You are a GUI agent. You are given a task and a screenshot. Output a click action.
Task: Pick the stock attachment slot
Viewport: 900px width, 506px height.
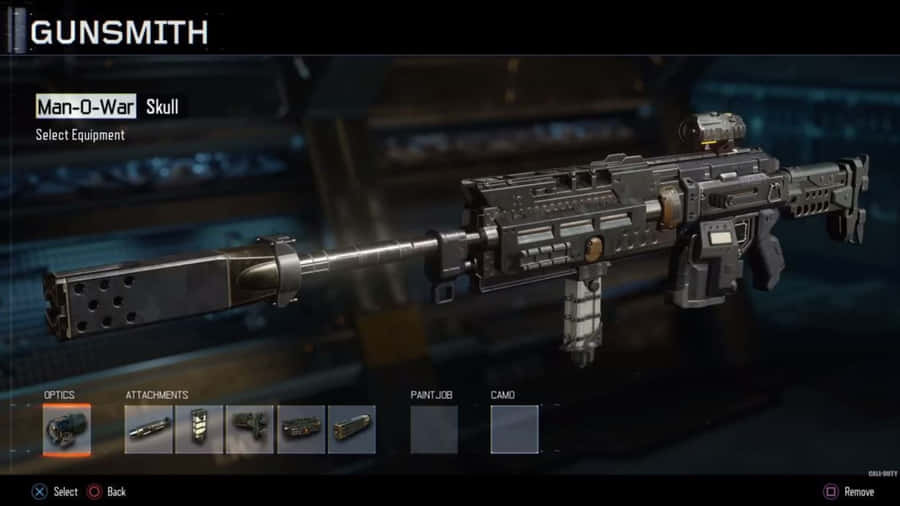click(250, 429)
